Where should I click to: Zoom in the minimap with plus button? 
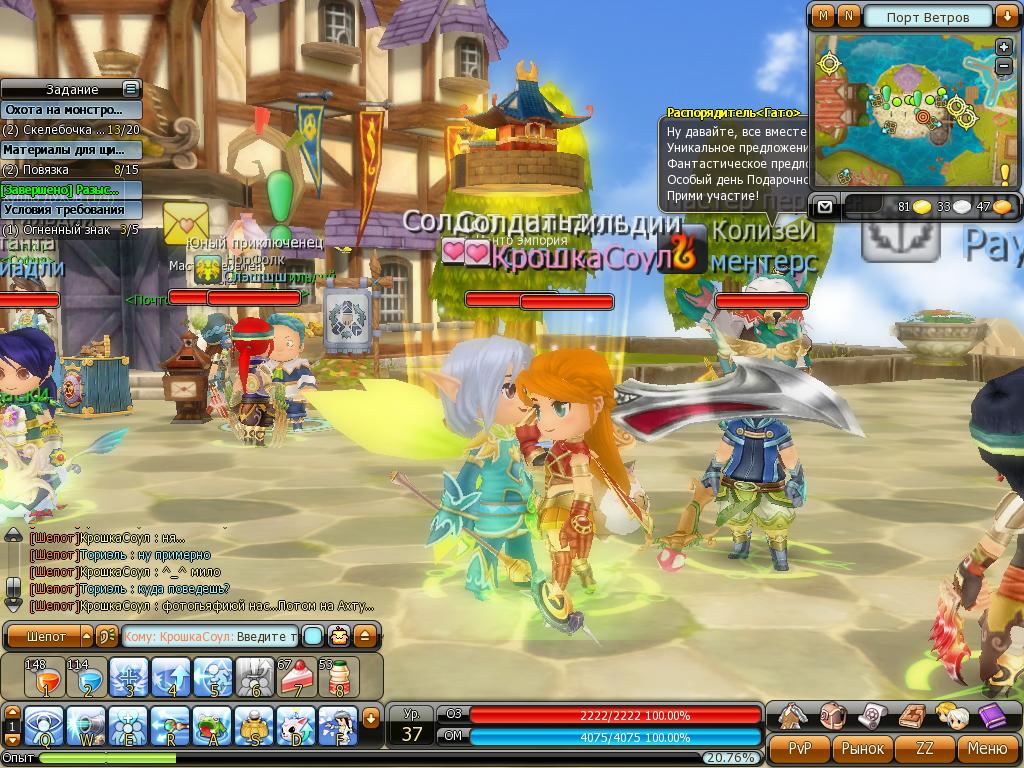pyautogui.click(x=1004, y=47)
